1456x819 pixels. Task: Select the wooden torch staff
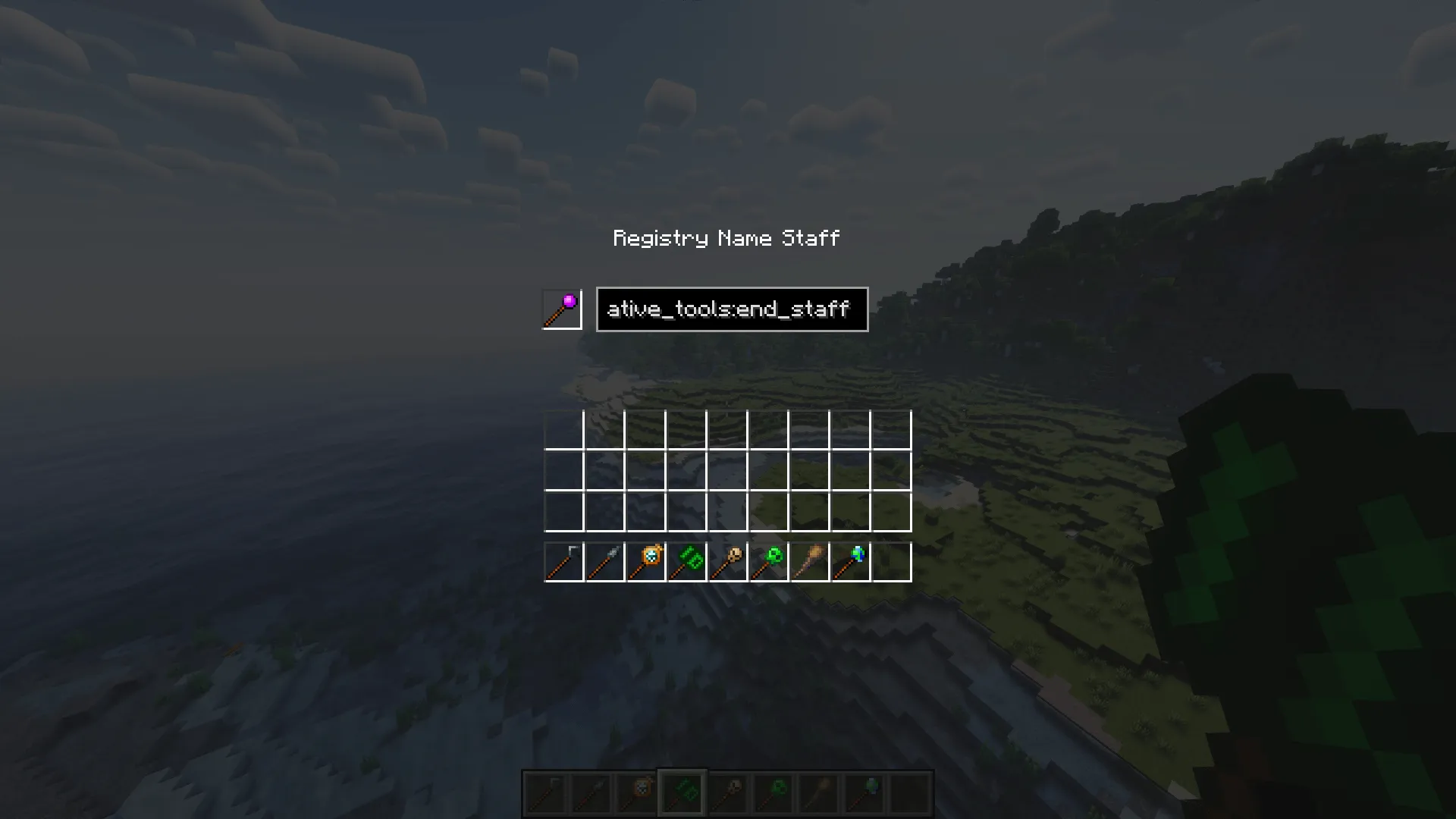pyautogui.click(x=810, y=560)
